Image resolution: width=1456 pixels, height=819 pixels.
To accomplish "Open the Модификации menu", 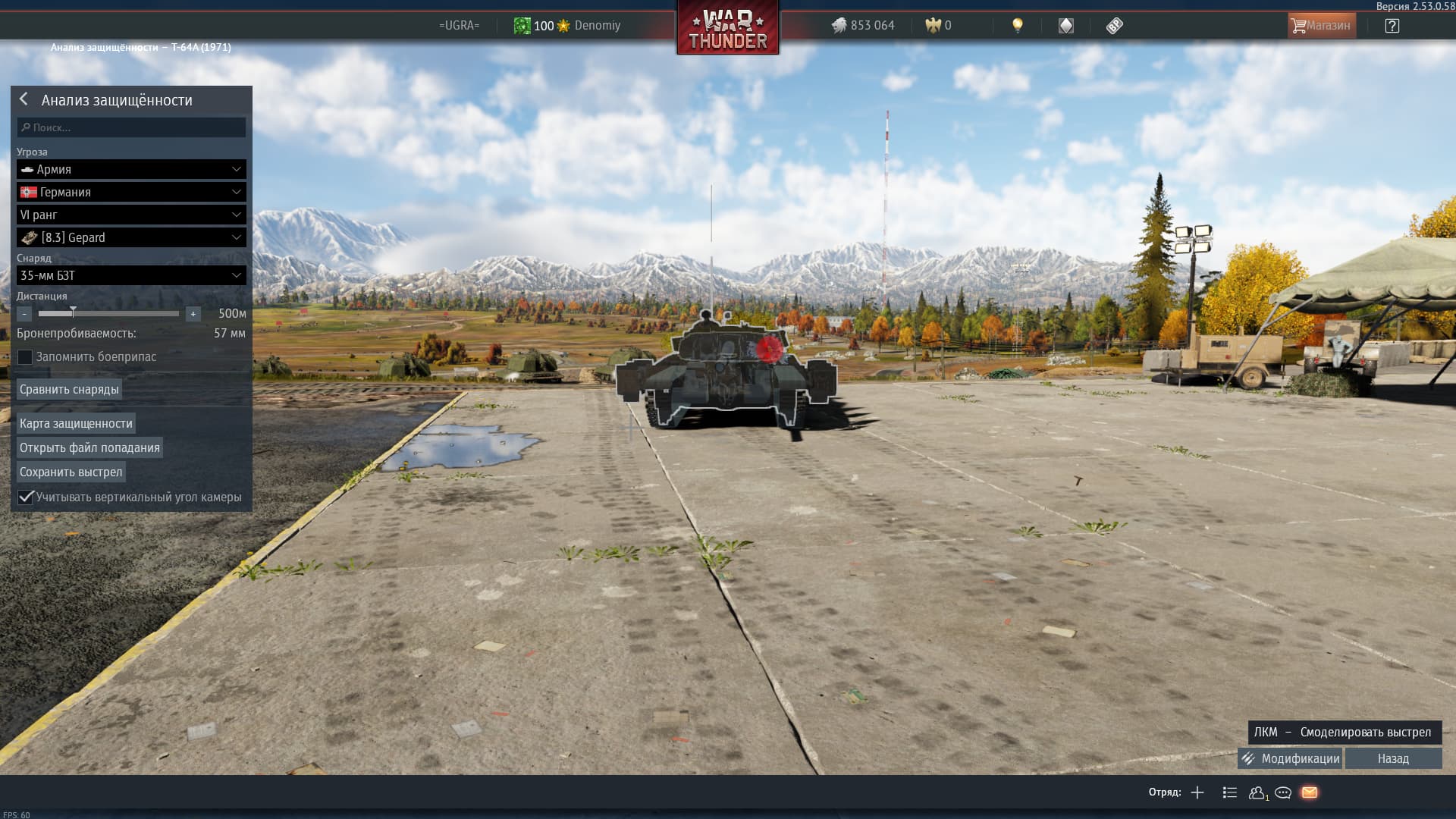I will [1290, 758].
